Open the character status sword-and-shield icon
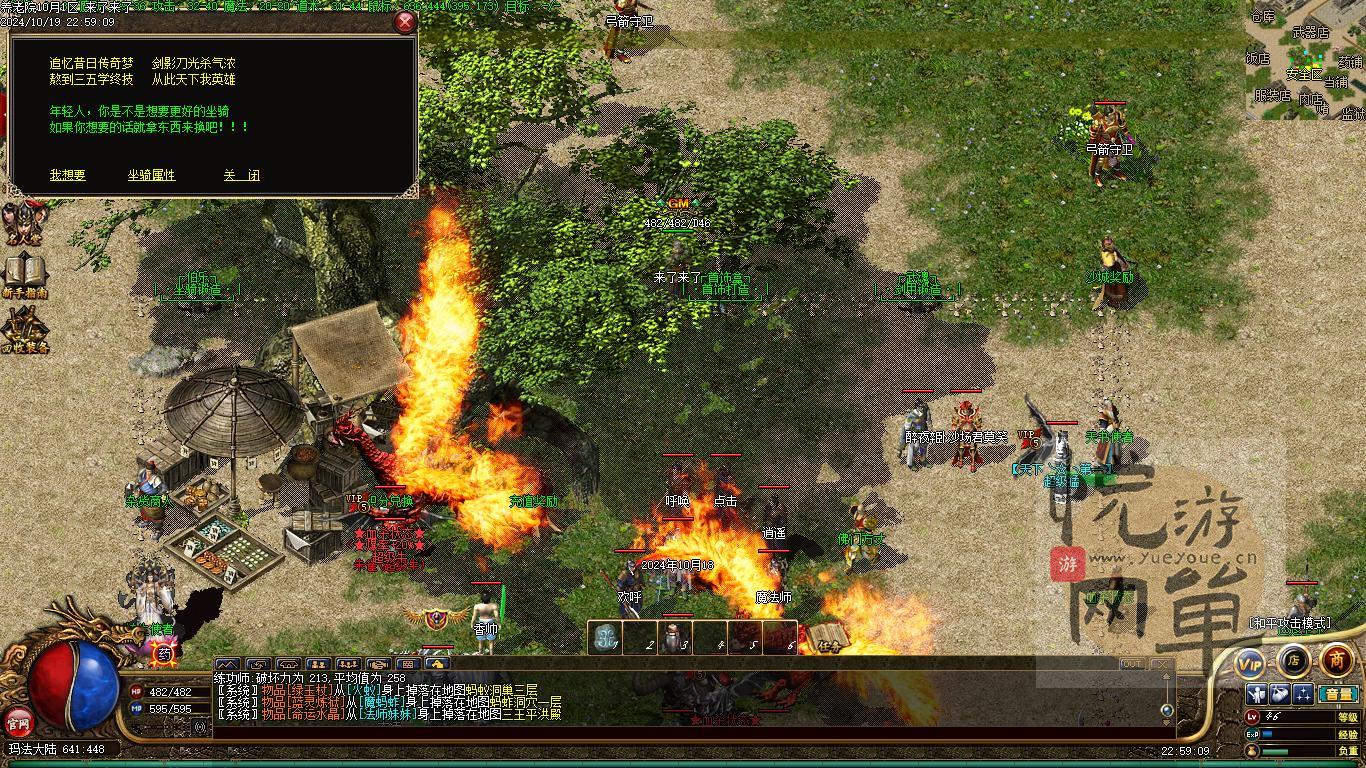This screenshot has width=1366, height=768. click(1257, 694)
